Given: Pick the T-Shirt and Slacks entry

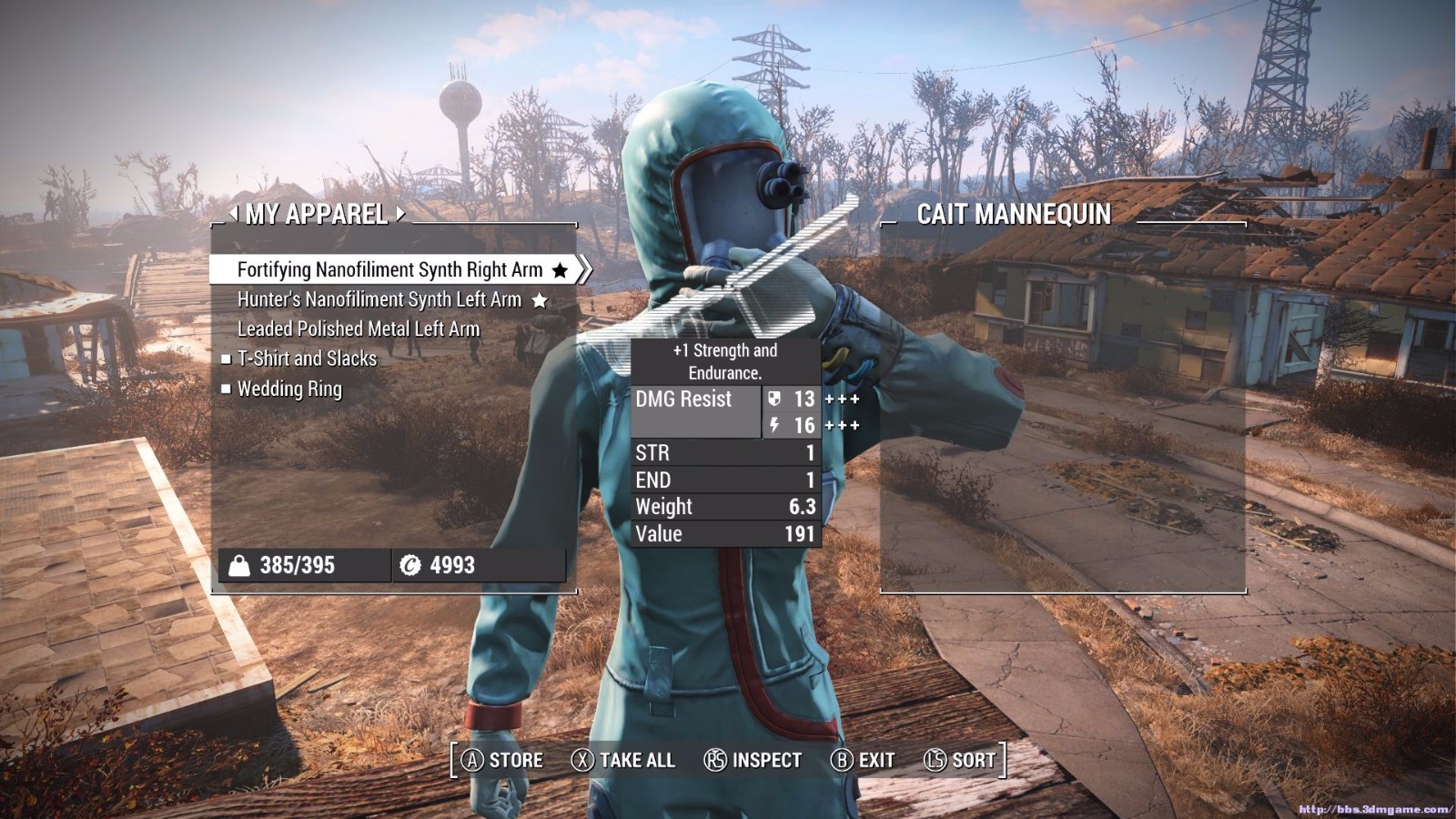Looking at the screenshot, I should [x=307, y=359].
